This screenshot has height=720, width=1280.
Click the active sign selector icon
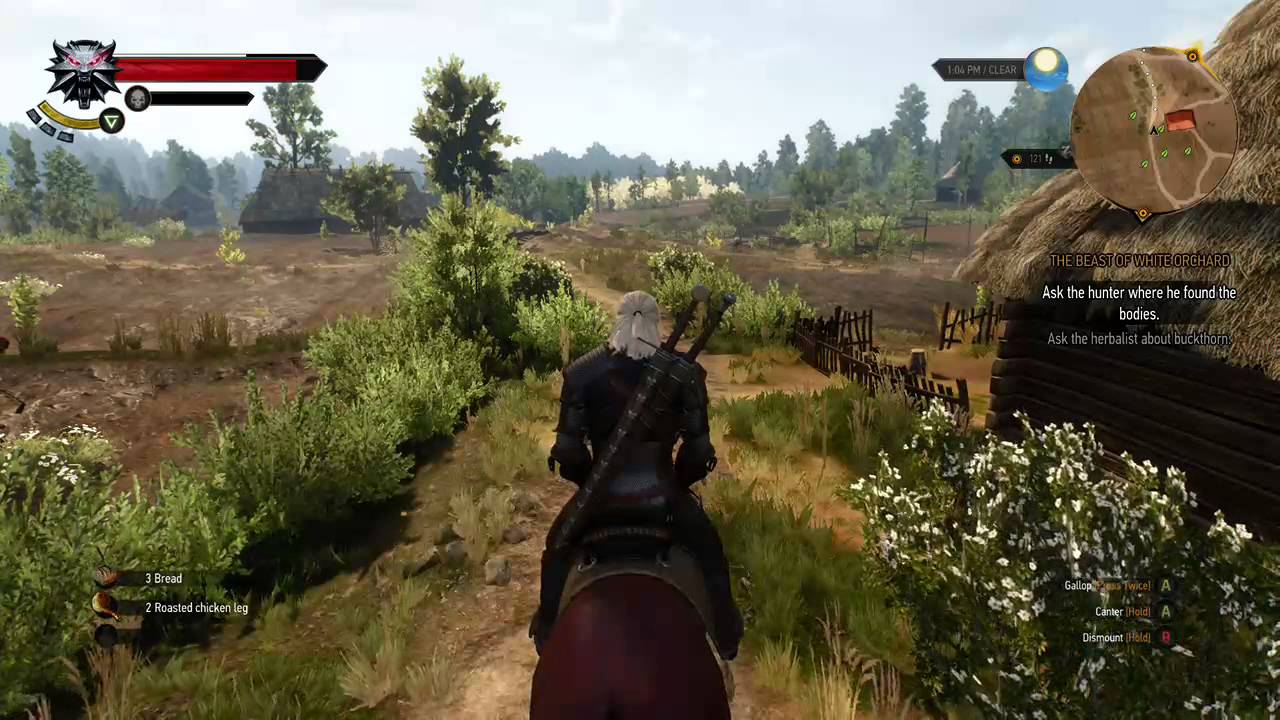click(x=112, y=122)
